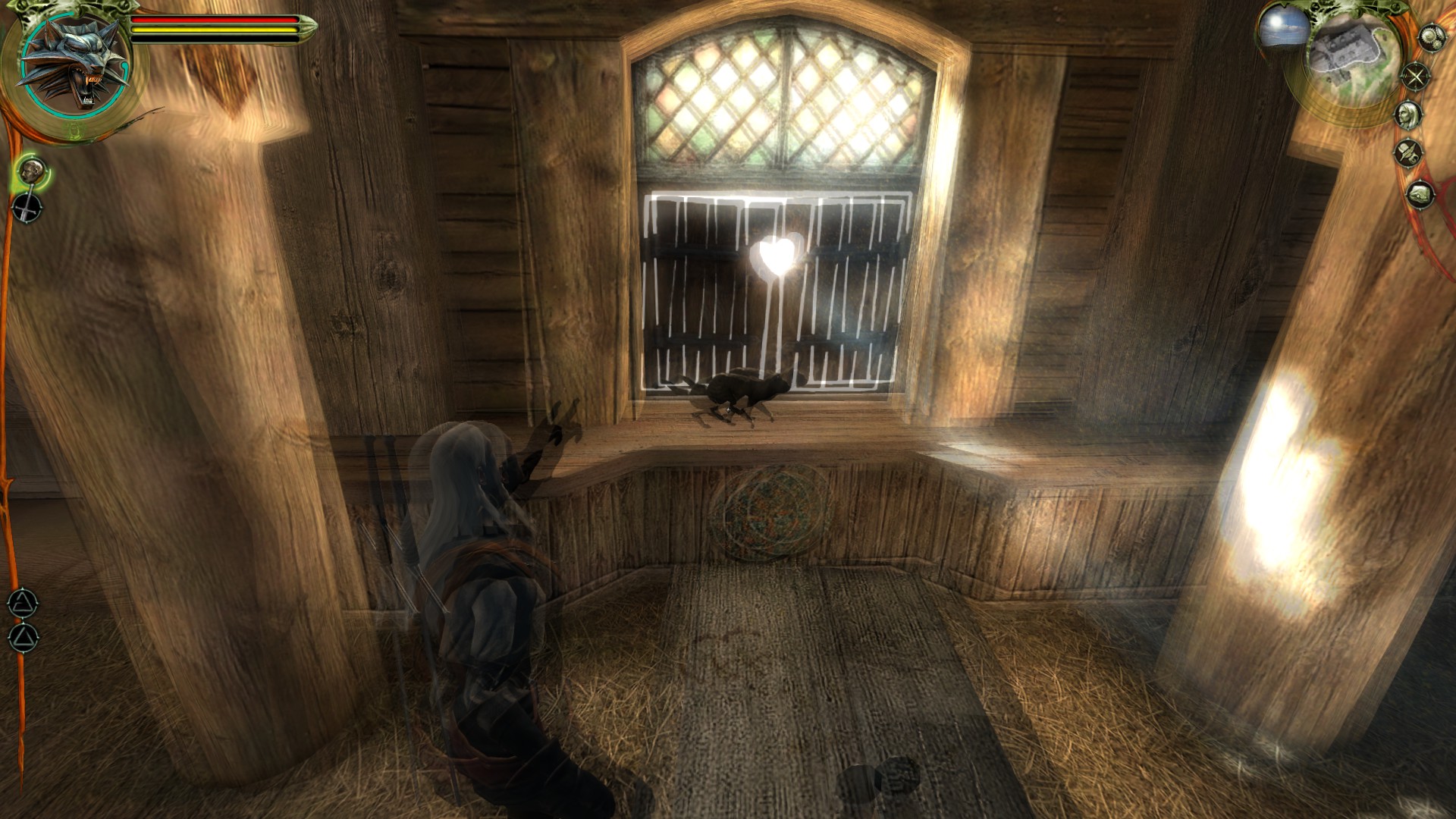The width and height of the screenshot is (1456, 819).
Task: Click the bald NPC head icon on the left
Action: coord(33,170)
